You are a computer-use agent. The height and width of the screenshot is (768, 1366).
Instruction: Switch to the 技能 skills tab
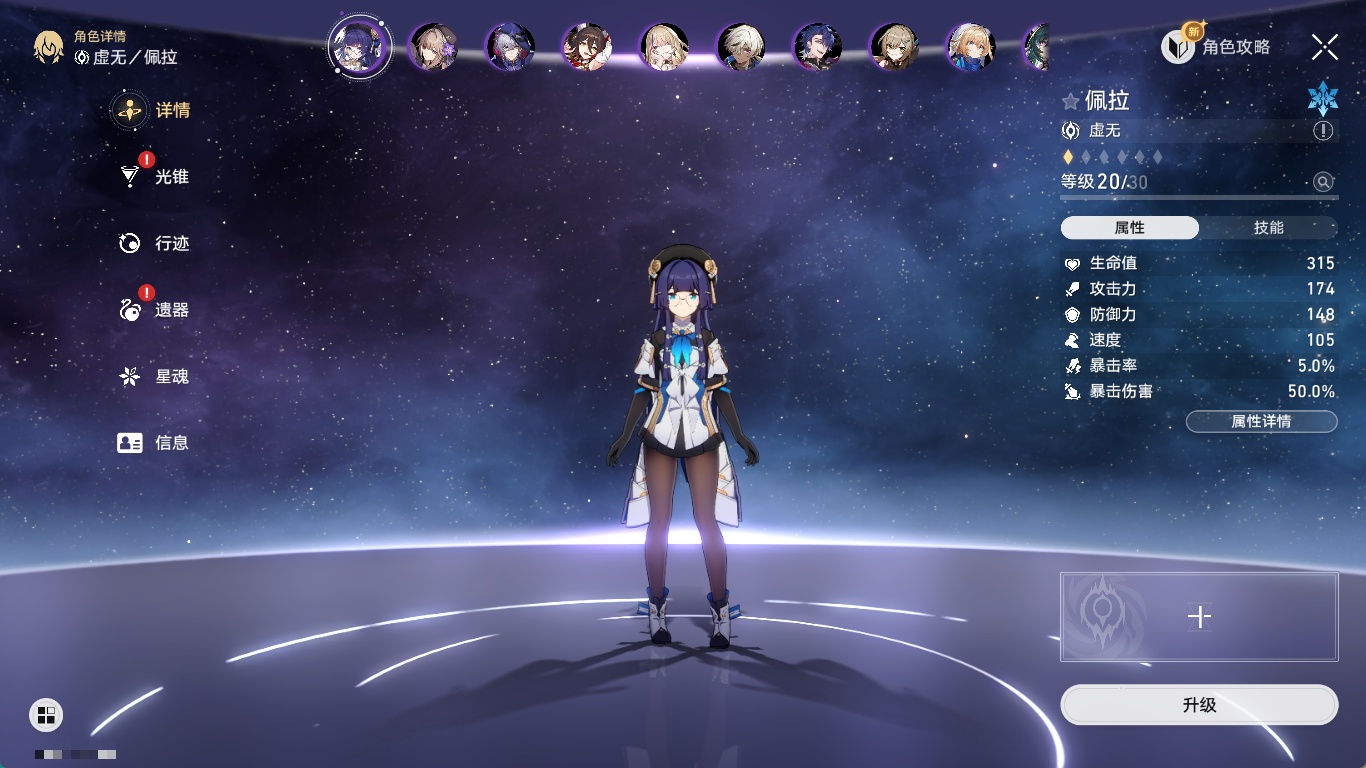click(1268, 228)
